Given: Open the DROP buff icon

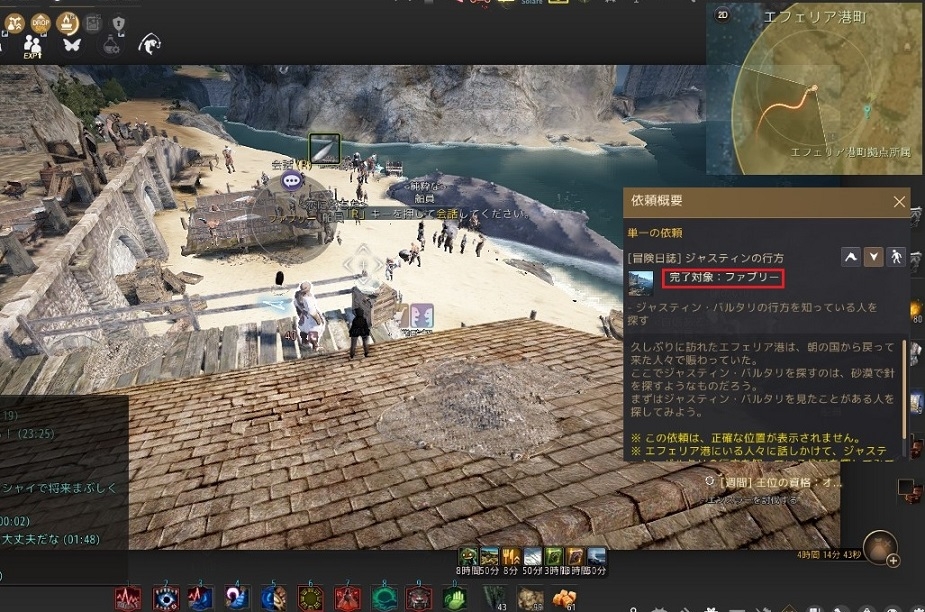Looking at the screenshot, I should coord(41,22).
